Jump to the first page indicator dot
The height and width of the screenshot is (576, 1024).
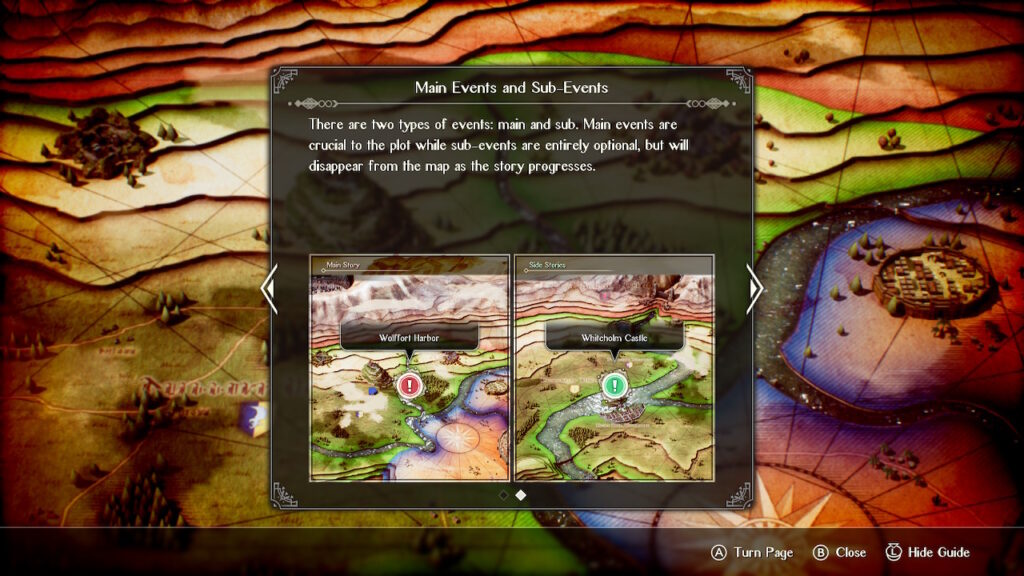[503, 494]
